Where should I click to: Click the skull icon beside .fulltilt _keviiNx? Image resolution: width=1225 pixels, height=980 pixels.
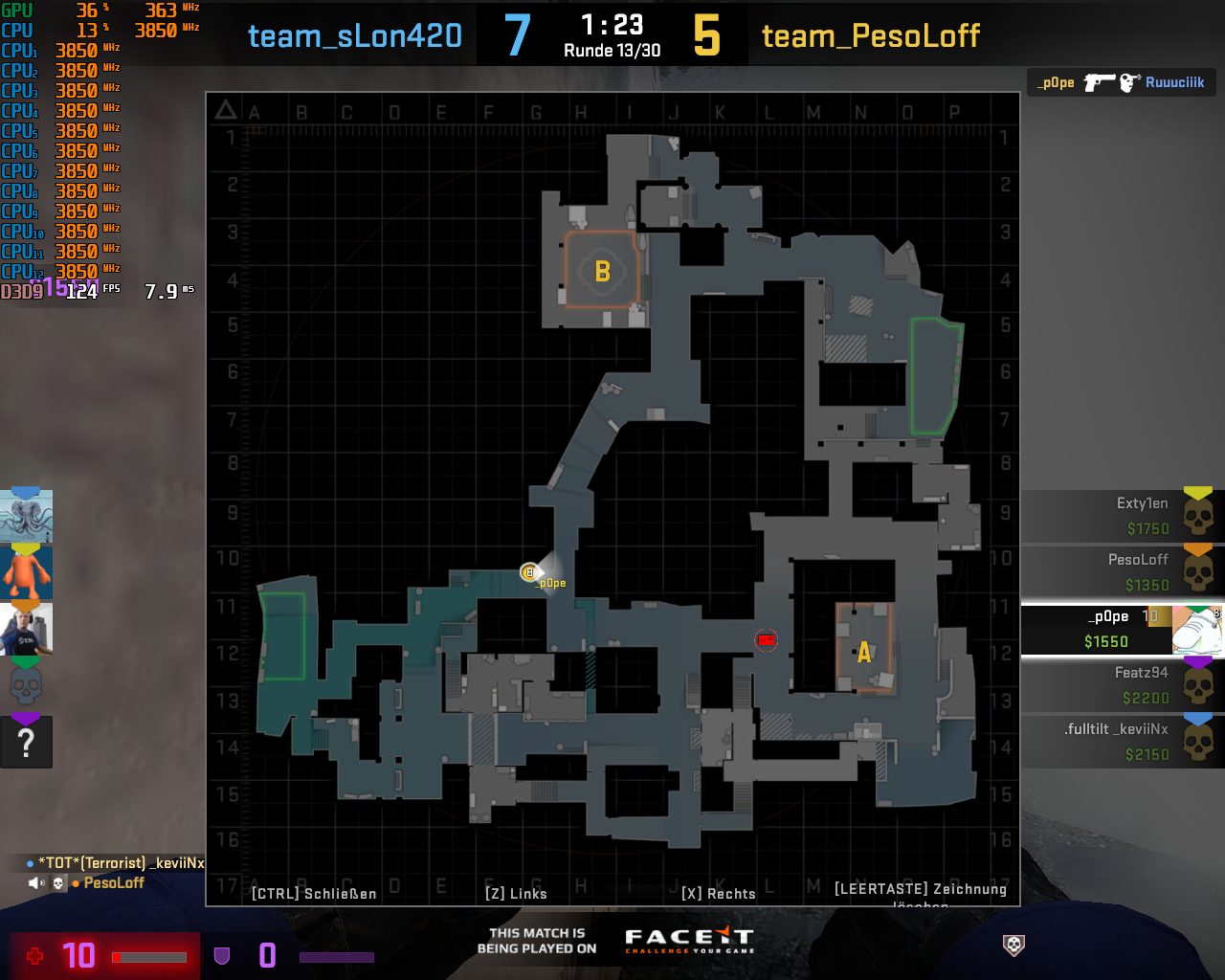[x=1200, y=742]
